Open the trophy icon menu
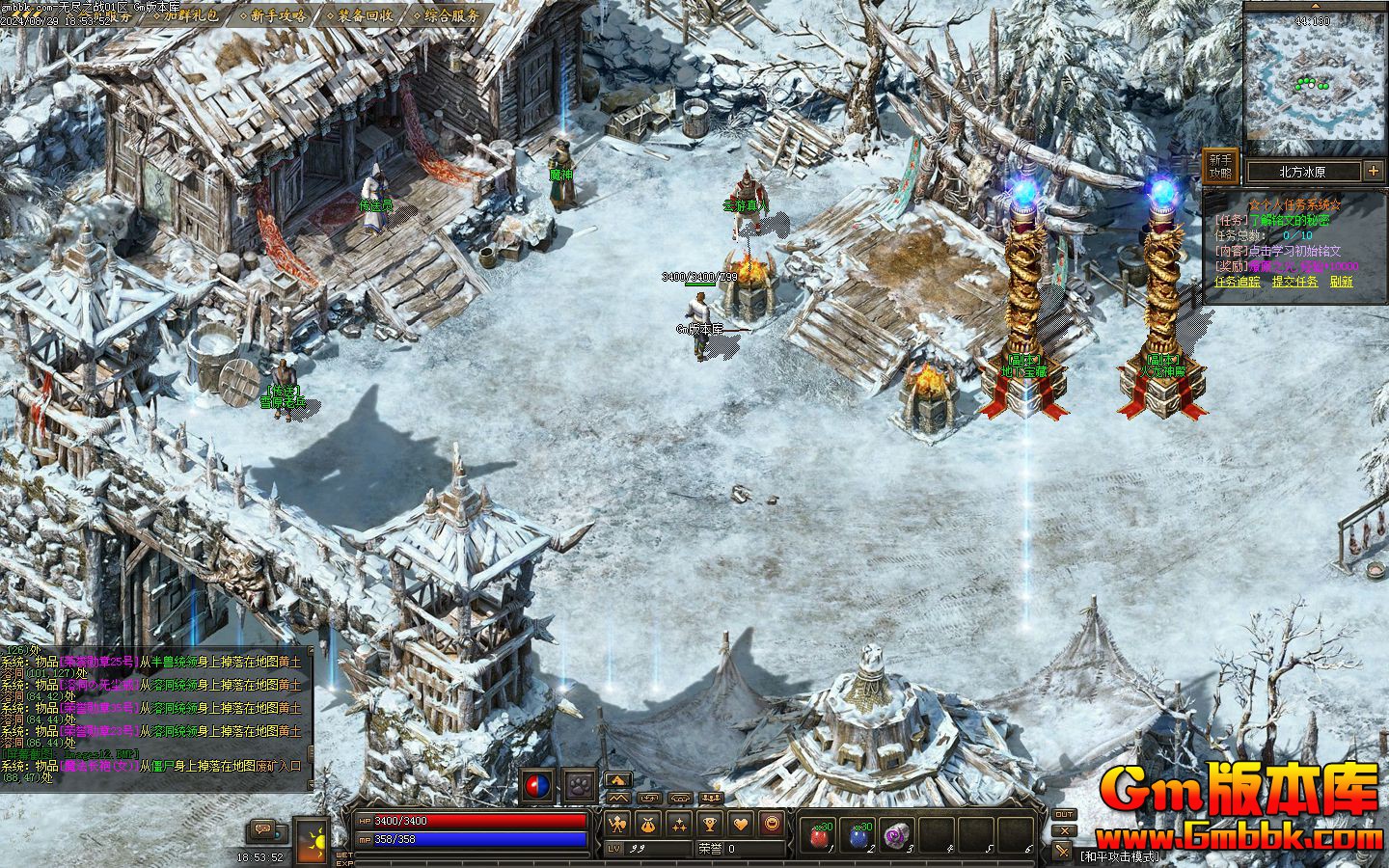 coord(710,825)
